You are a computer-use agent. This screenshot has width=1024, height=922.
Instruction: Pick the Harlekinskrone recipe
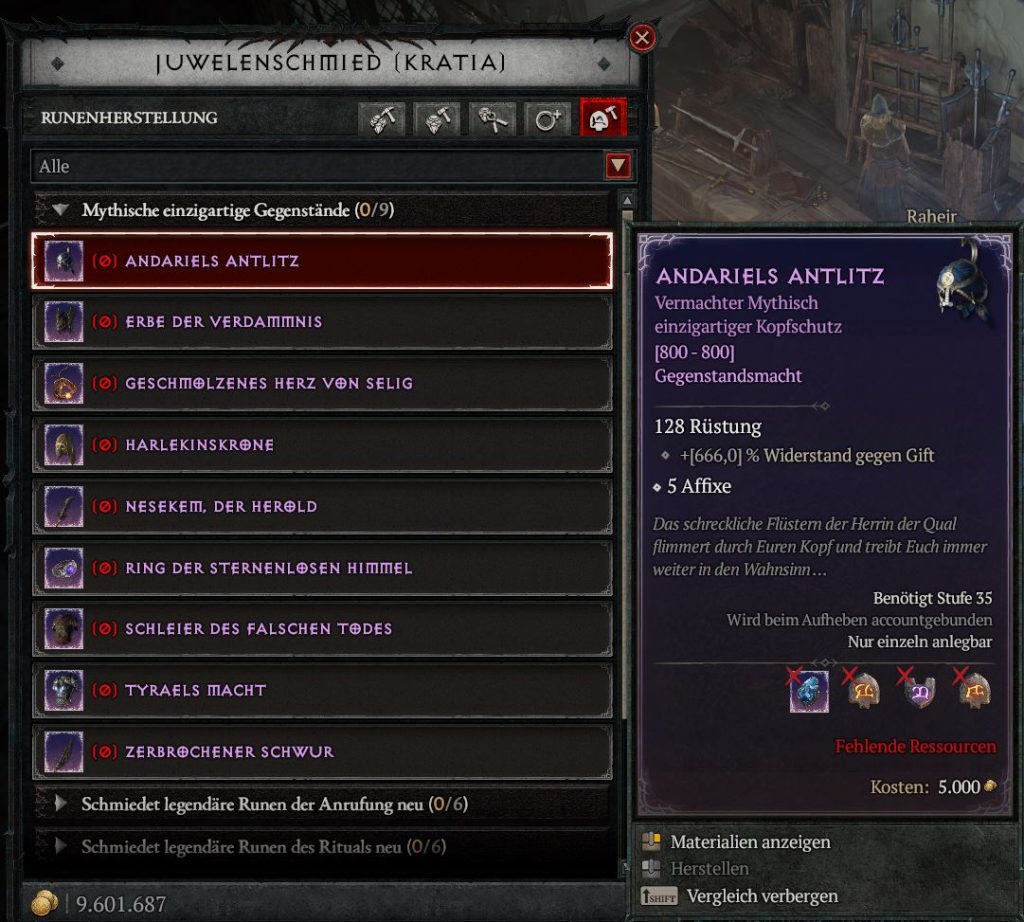coord(322,445)
